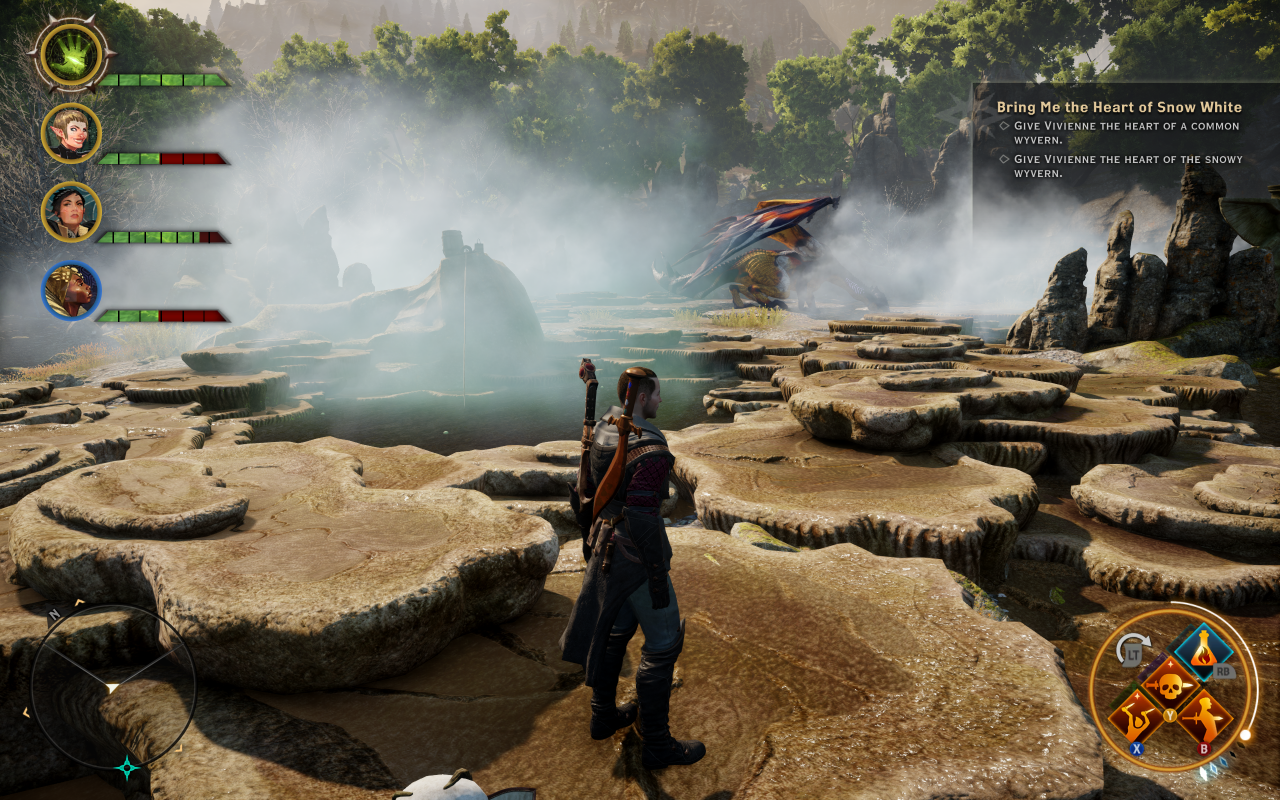Select Sera's blonde elf portrait
This screenshot has width=1280, height=800.
[x=71, y=133]
